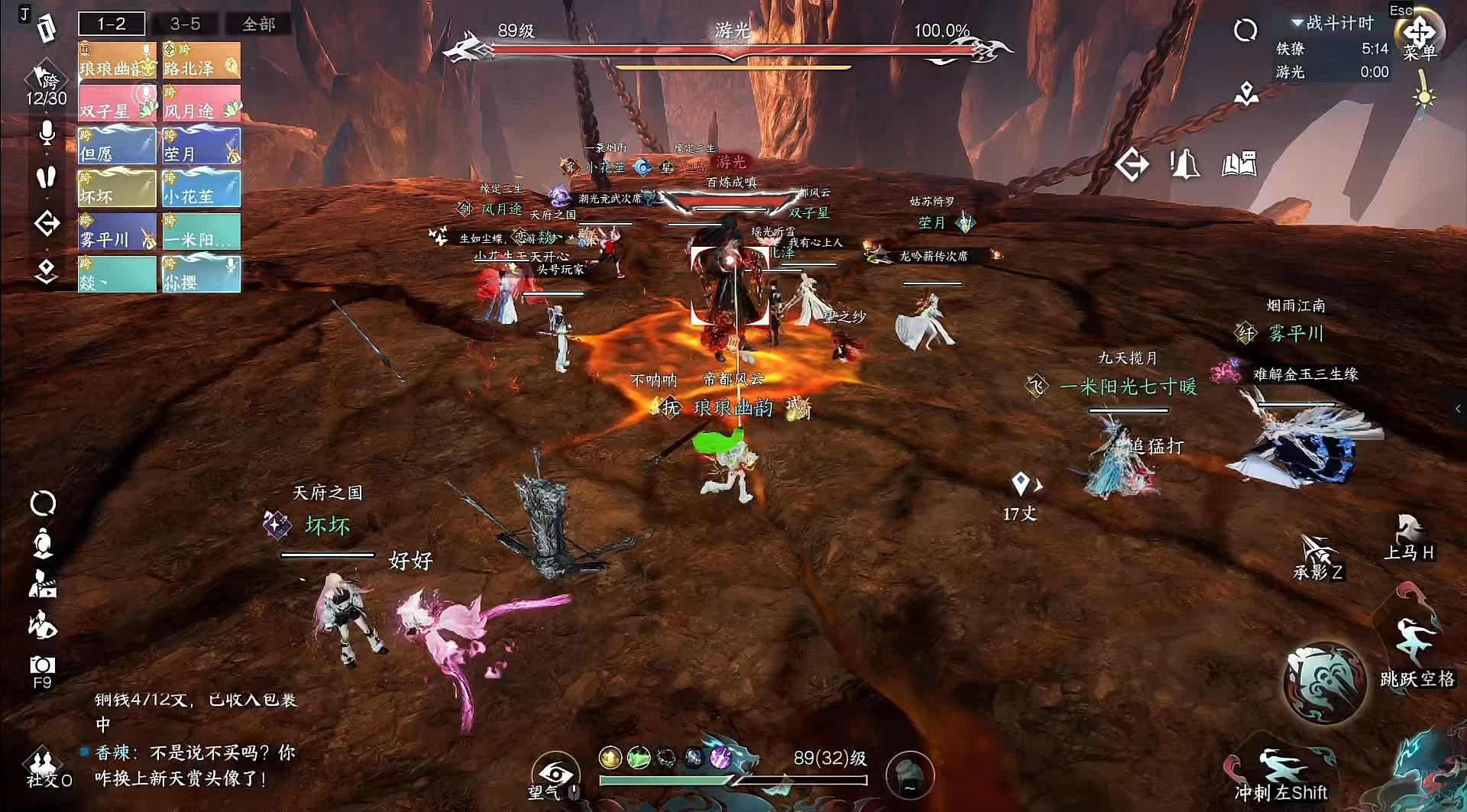
Task: Select party member 风月途 frame
Action: tap(202, 103)
